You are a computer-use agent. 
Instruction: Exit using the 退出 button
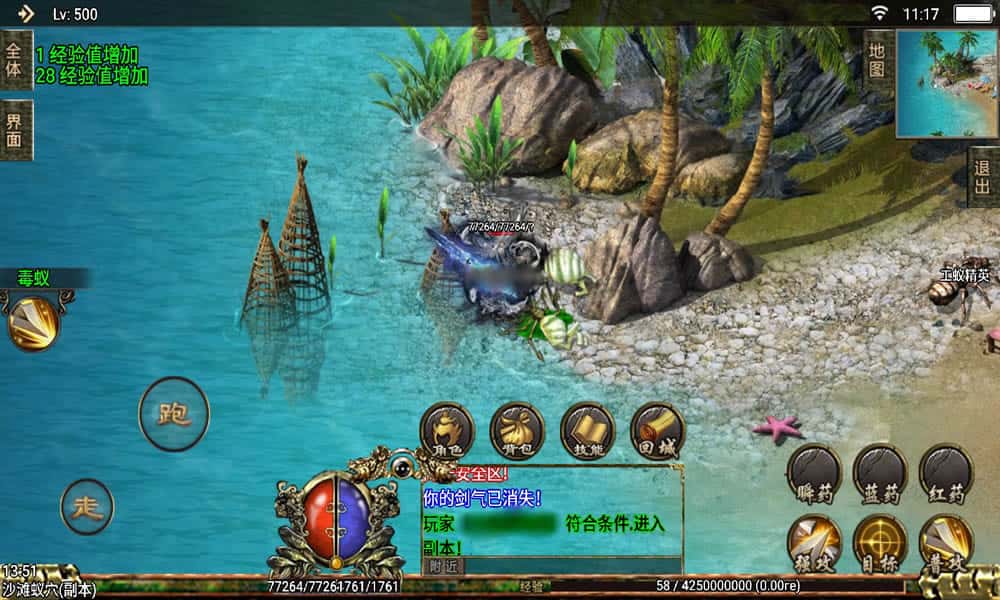(x=983, y=177)
